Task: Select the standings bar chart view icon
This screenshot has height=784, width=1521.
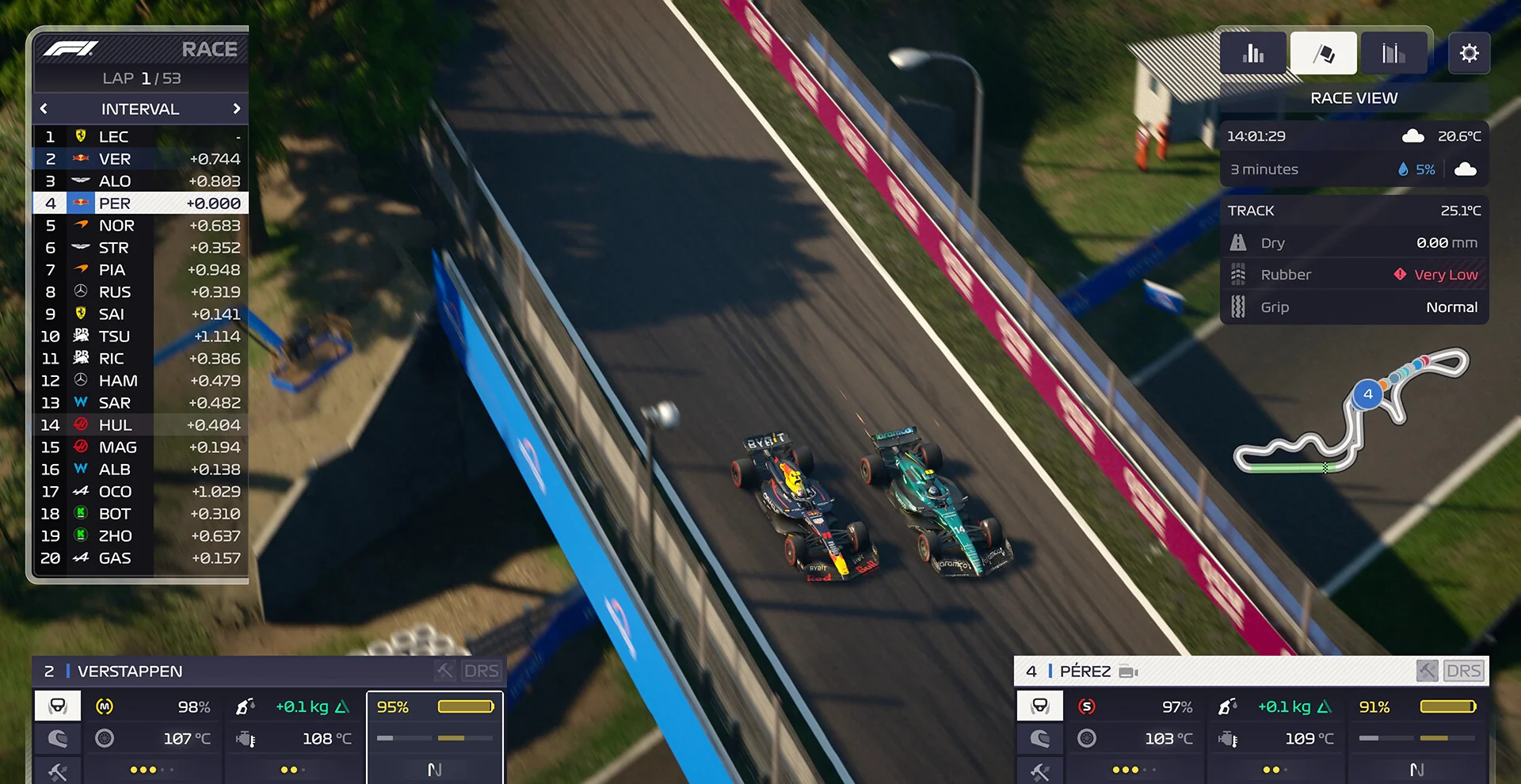Action: [1252, 52]
